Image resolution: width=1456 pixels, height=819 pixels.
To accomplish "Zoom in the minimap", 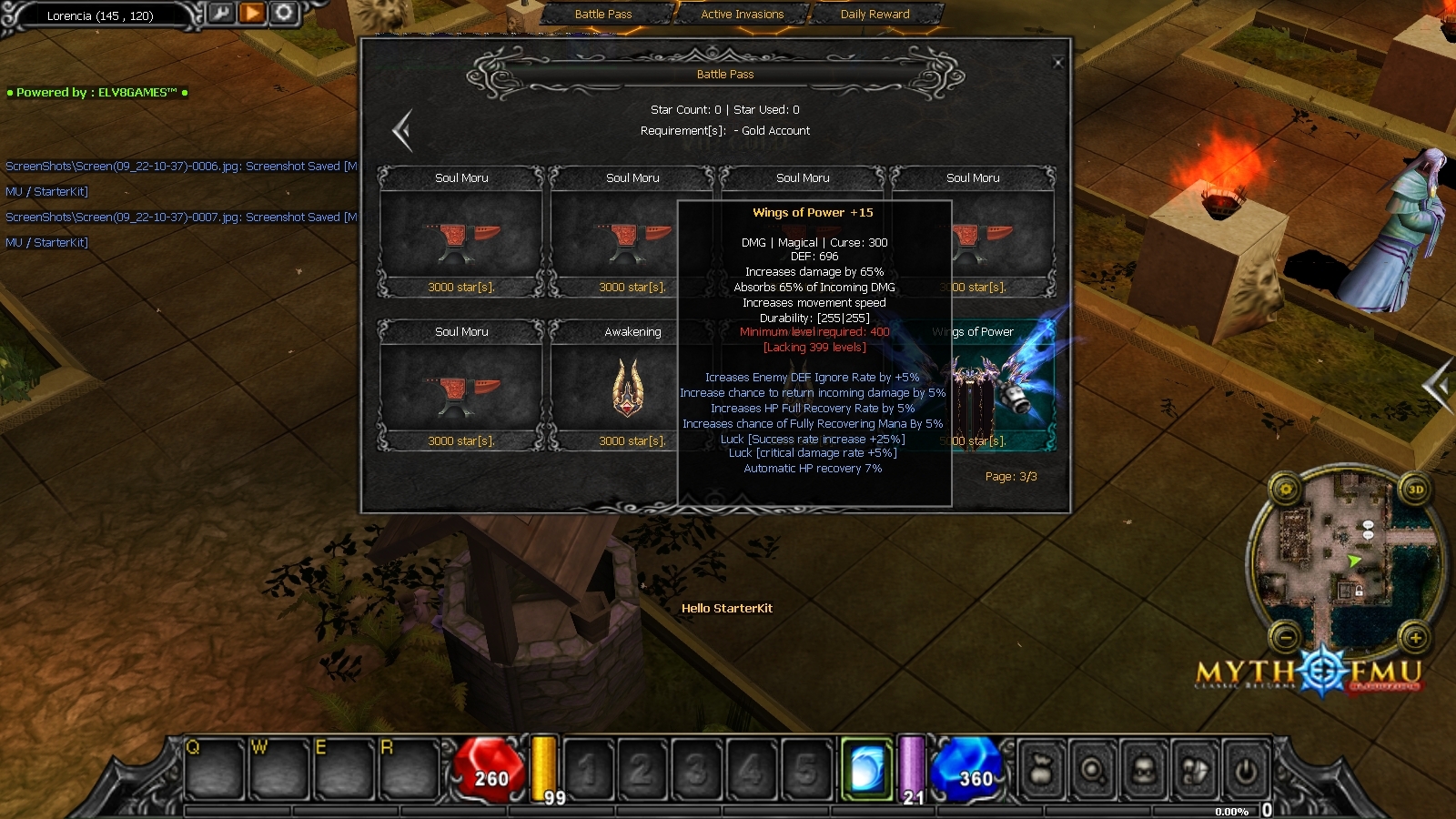I will coord(1416,637).
